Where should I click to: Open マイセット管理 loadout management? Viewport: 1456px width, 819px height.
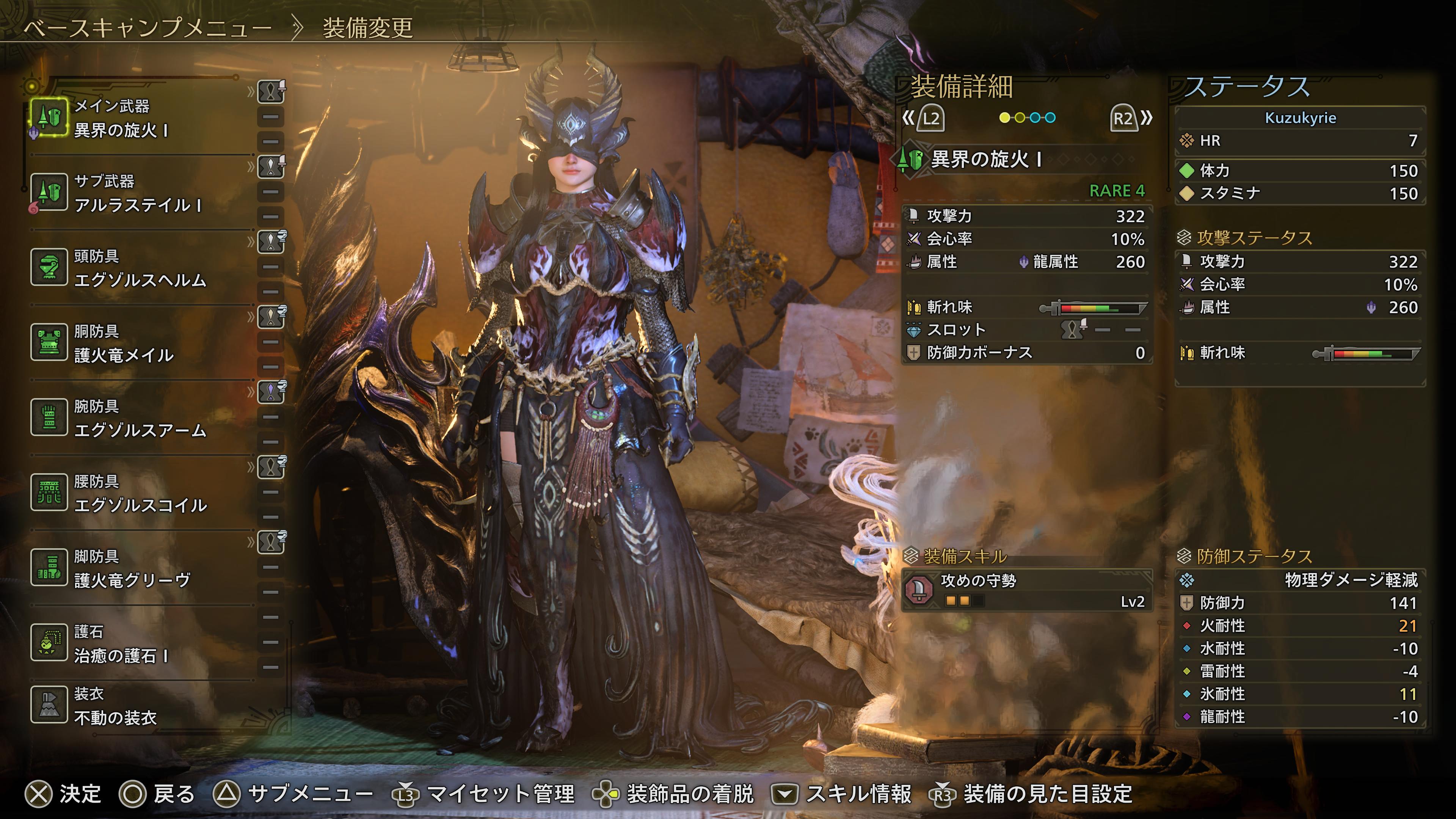point(484,794)
